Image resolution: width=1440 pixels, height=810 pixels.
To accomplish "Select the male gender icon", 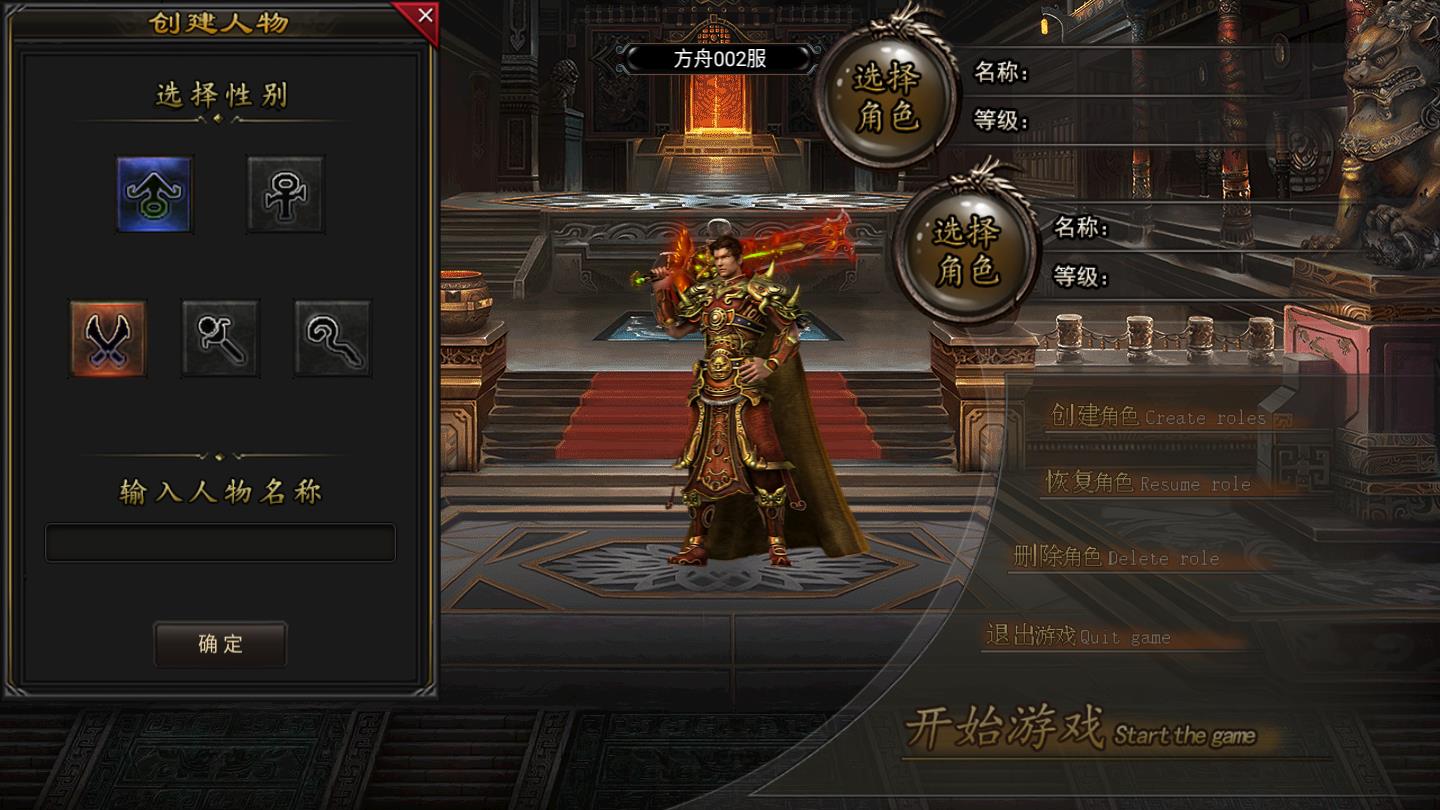I will click(x=154, y=194).
